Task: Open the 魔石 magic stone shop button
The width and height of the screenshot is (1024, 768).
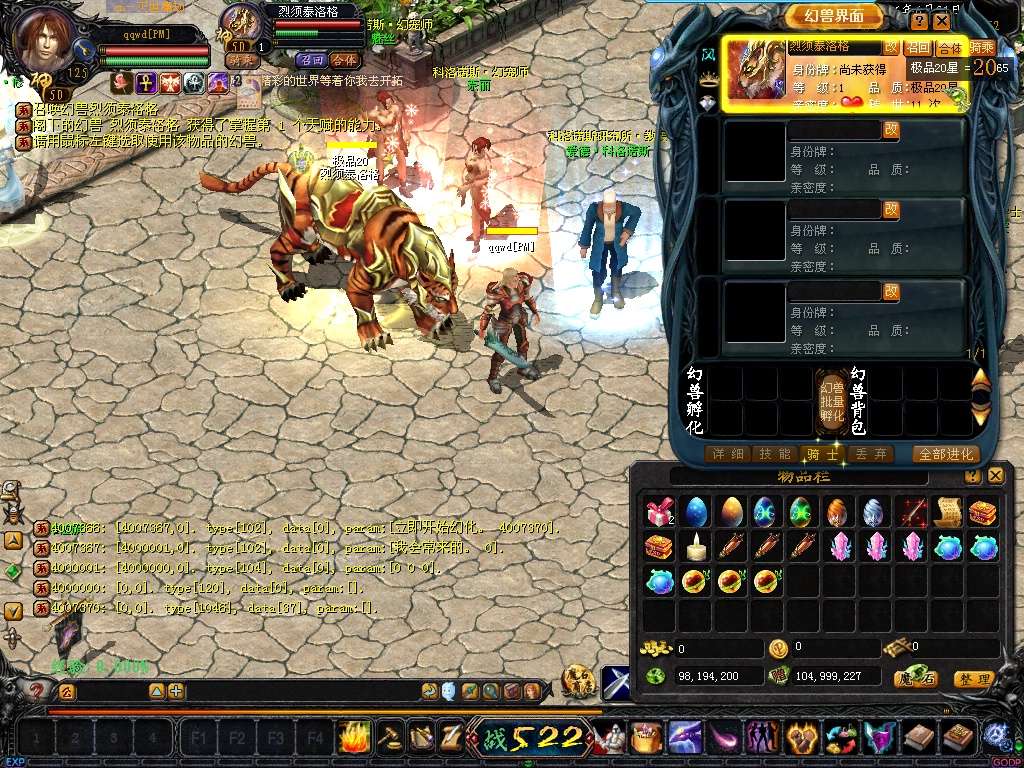Action: [x=914, y=679]
